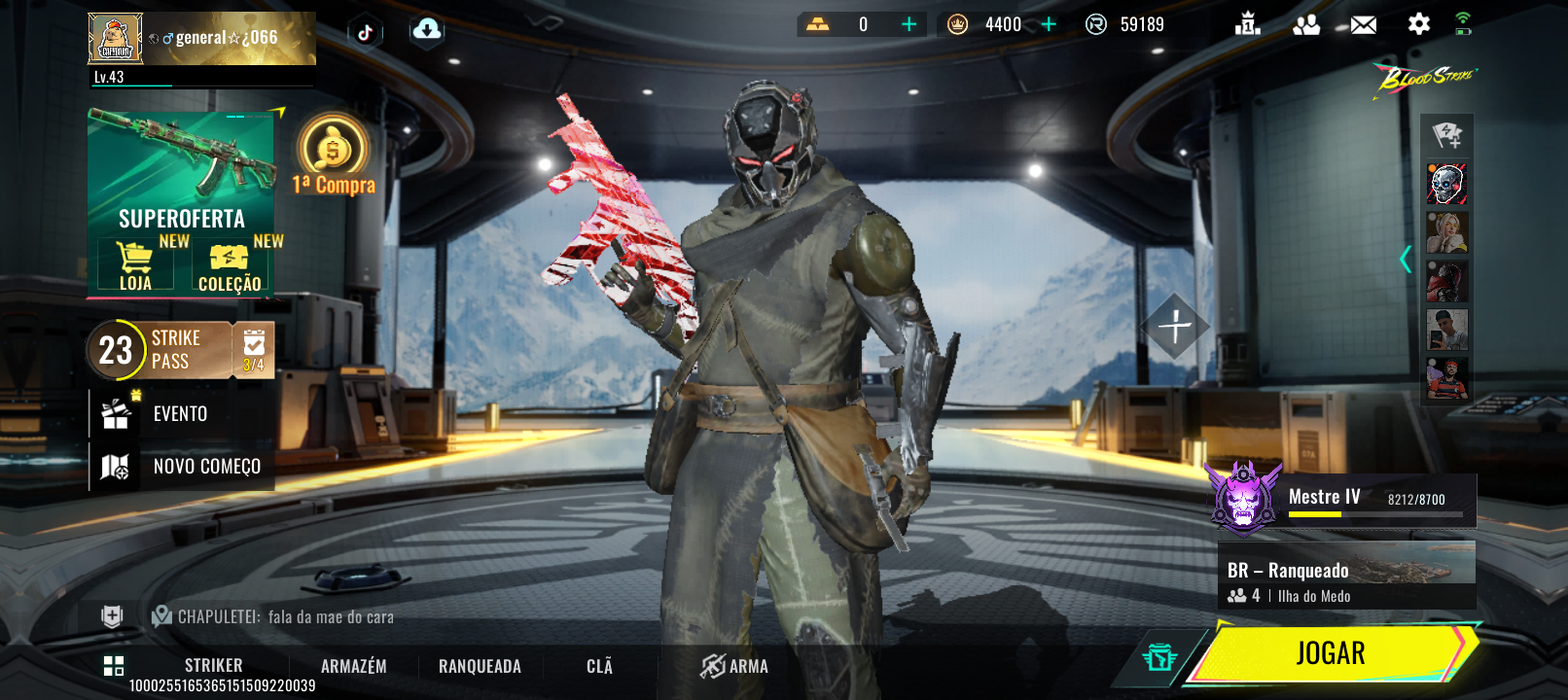
Task: Open the NOVO COMEÇO menu entry
Action: point(206,467)
